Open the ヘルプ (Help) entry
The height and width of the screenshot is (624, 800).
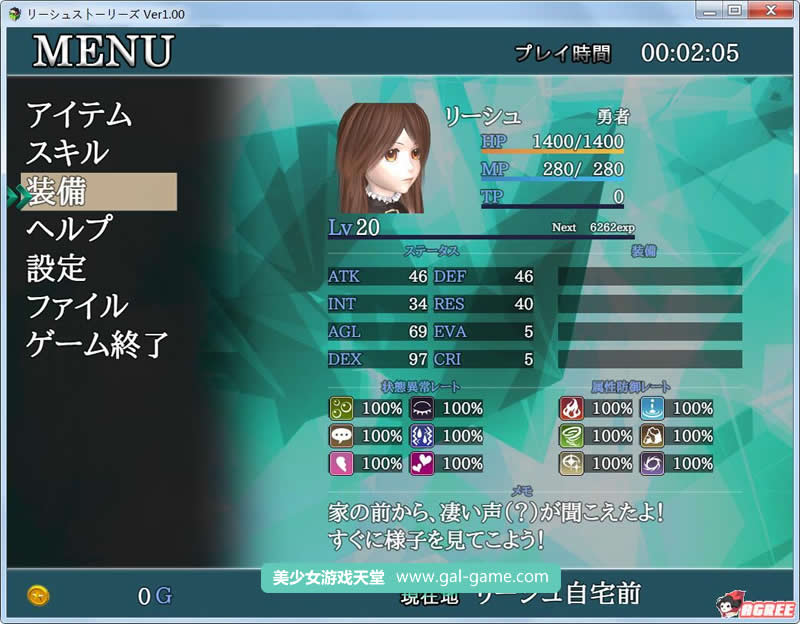coord(69,229)
